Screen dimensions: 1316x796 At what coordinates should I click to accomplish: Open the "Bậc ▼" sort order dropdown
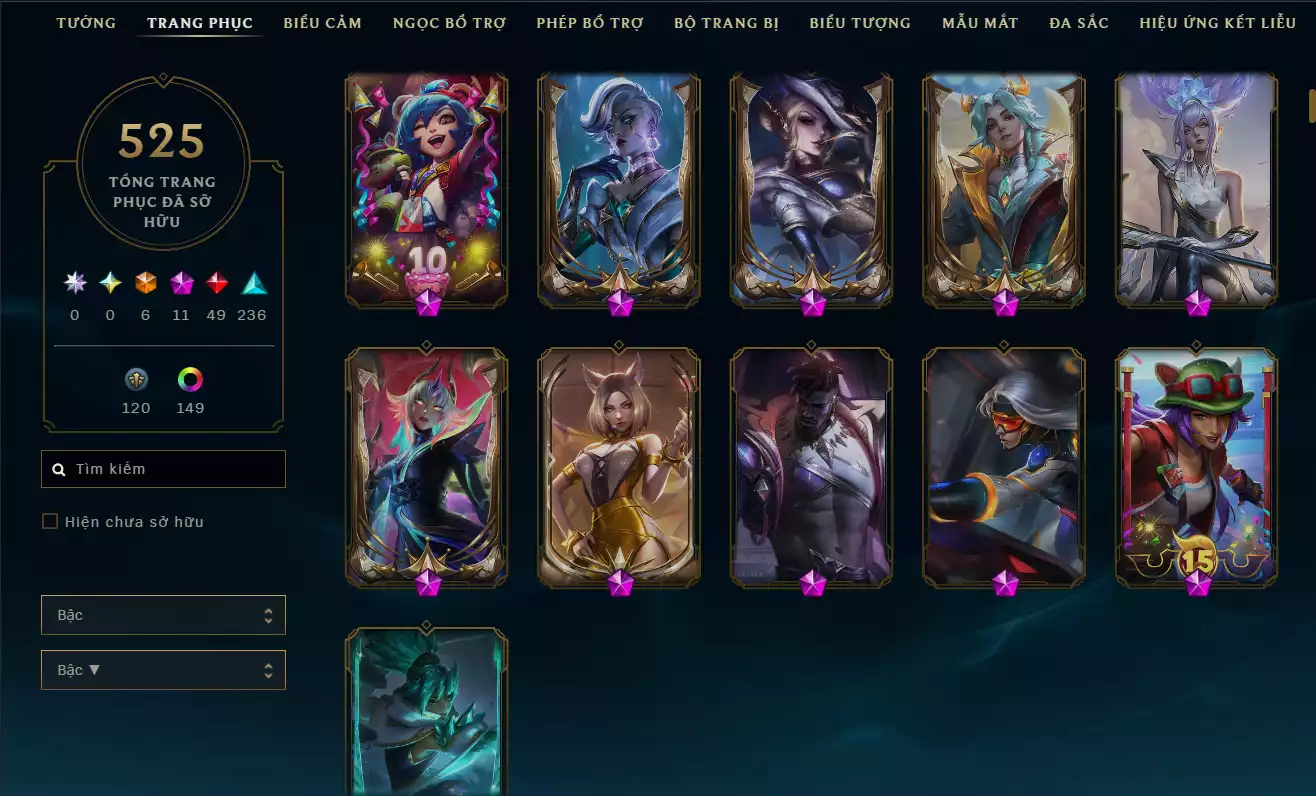(x=163, y=669)
